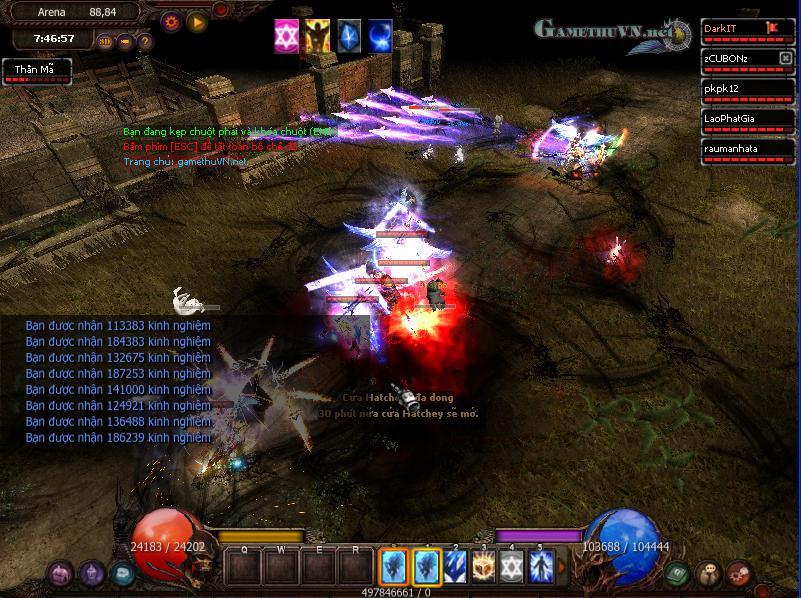The height and width of the screenshot is (598, 801).
Task: Activate the white hexagram skill in slot 4
Action: point(513,567)
